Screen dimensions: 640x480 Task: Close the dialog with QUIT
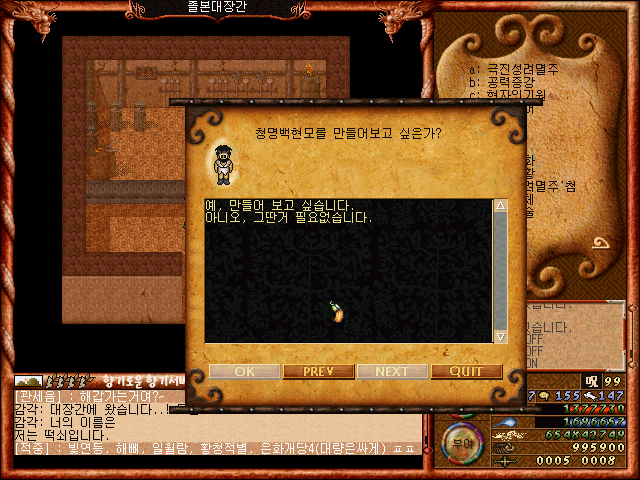(x=466, y=371)
